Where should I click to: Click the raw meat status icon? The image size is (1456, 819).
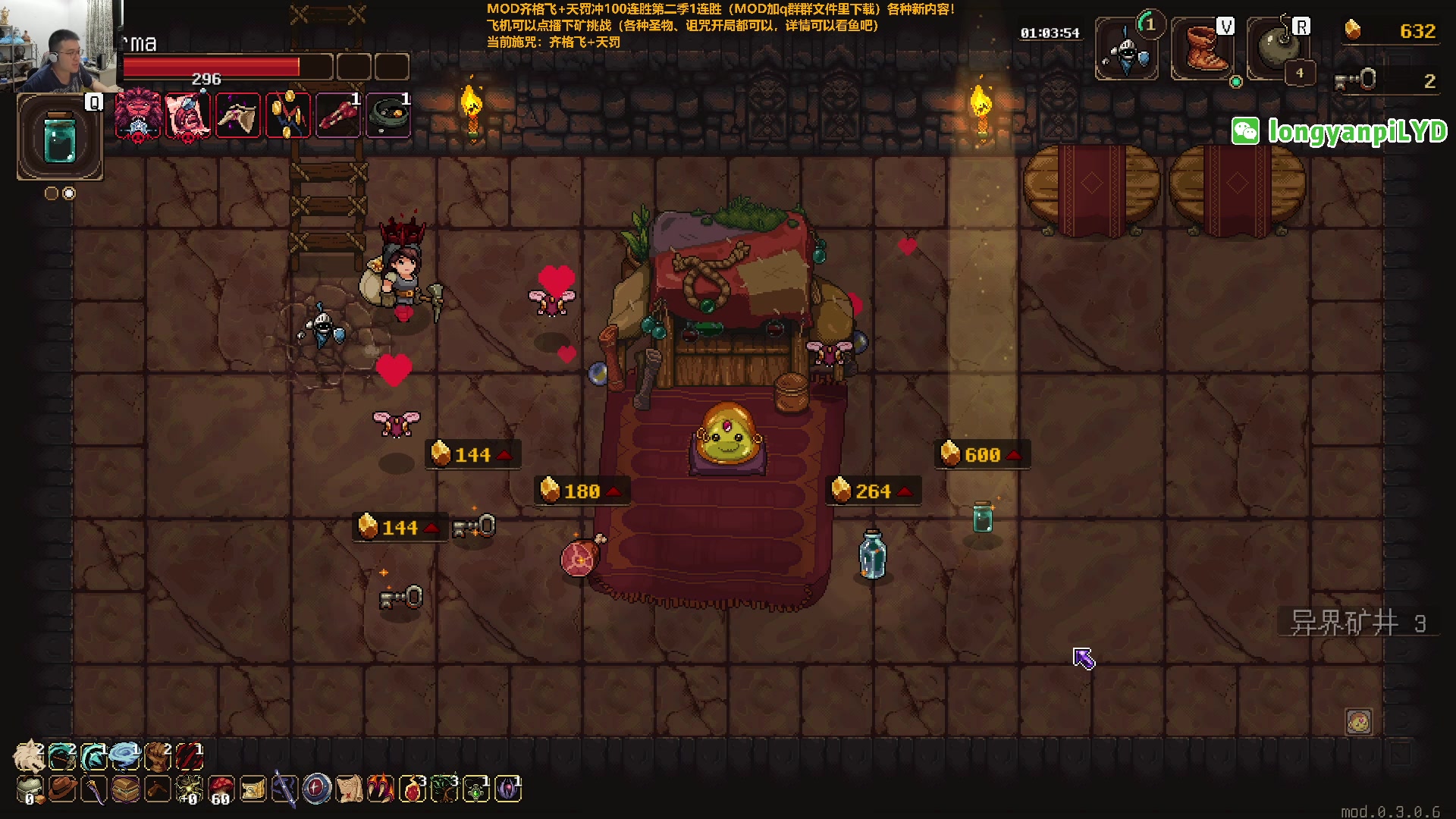pos(337,115)
